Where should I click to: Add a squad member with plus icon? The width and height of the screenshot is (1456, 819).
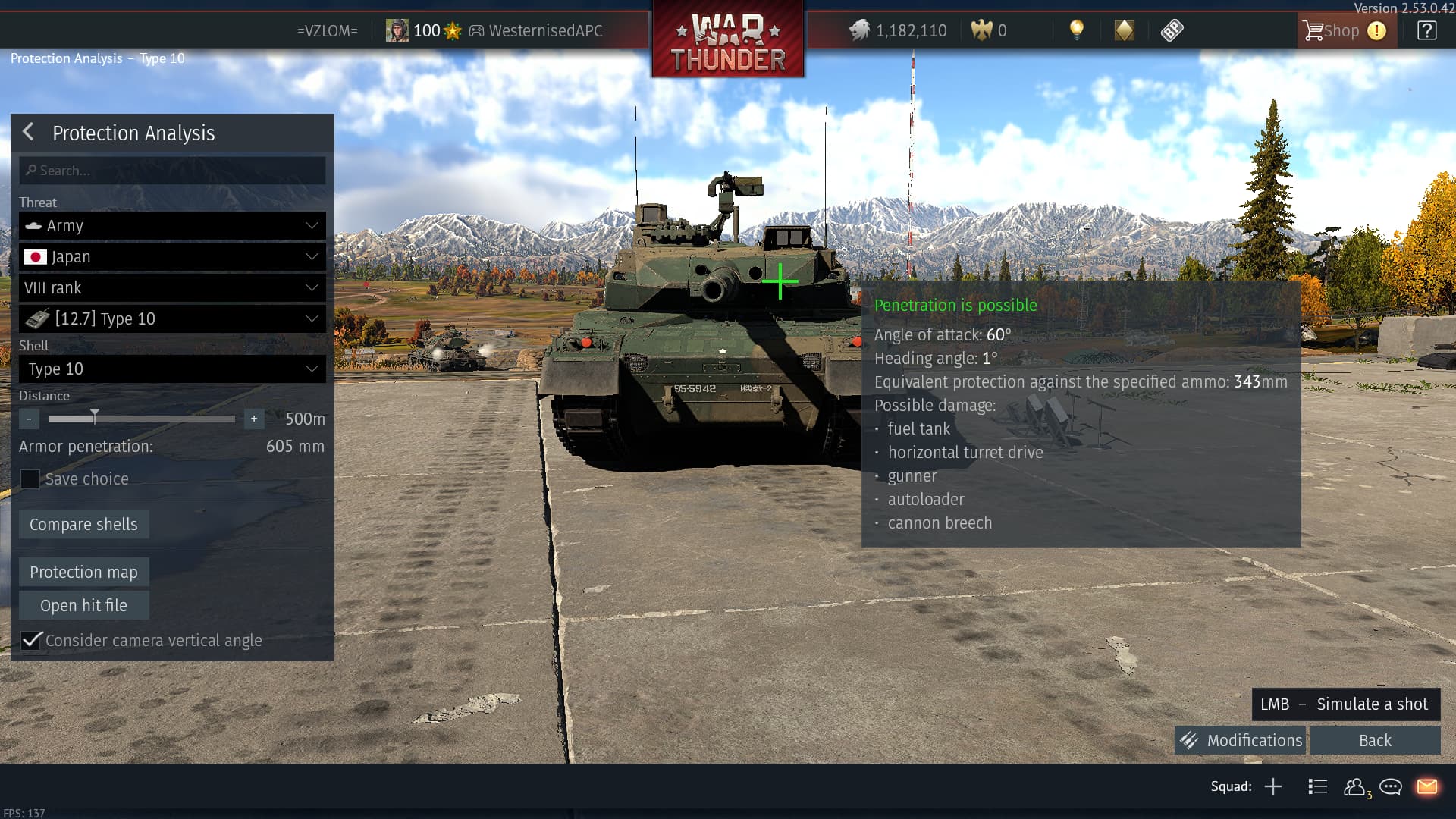tap(1273, 786)
